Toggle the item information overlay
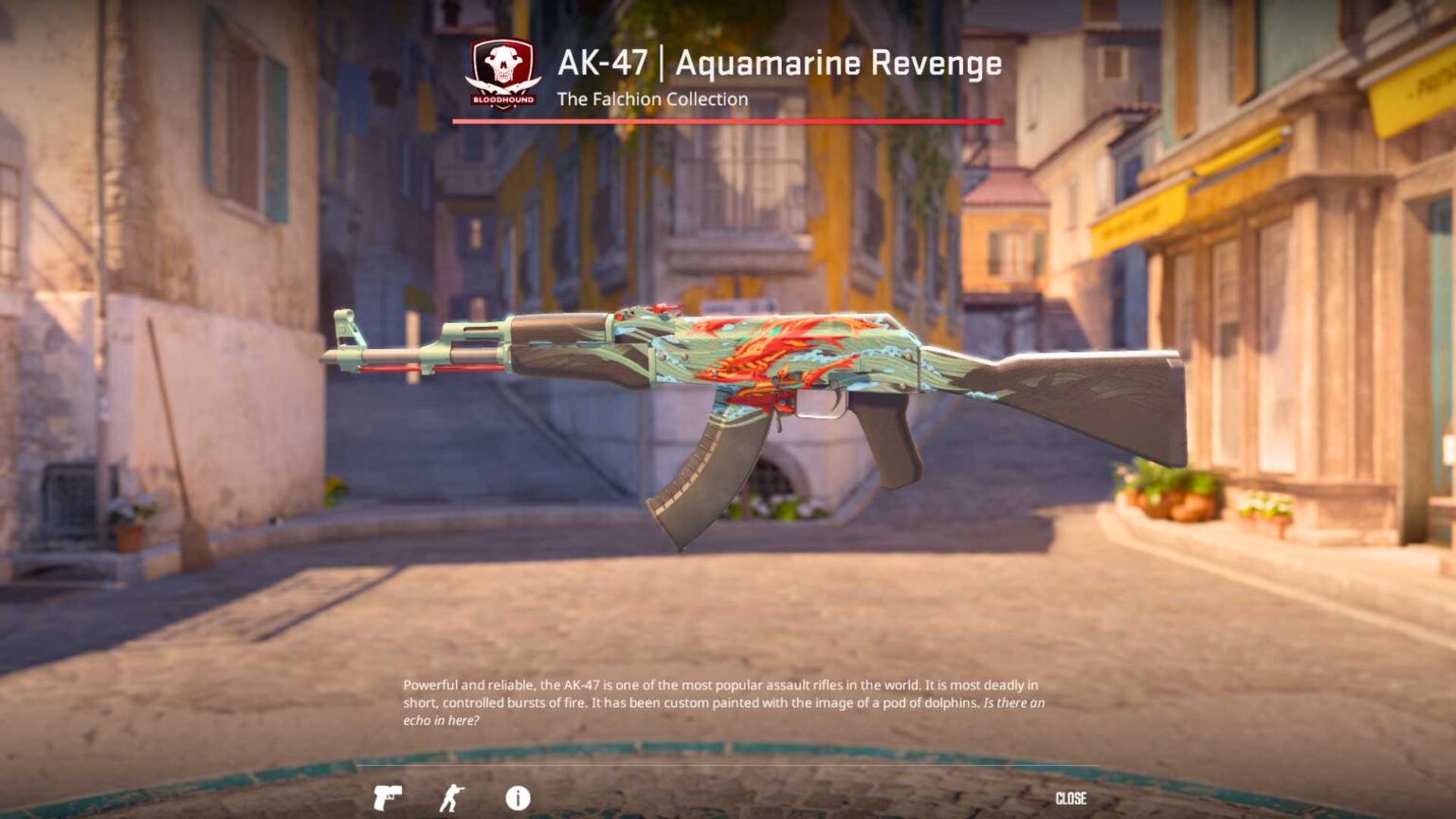This screenshot has width=1456, height=819. click(517, 797)
